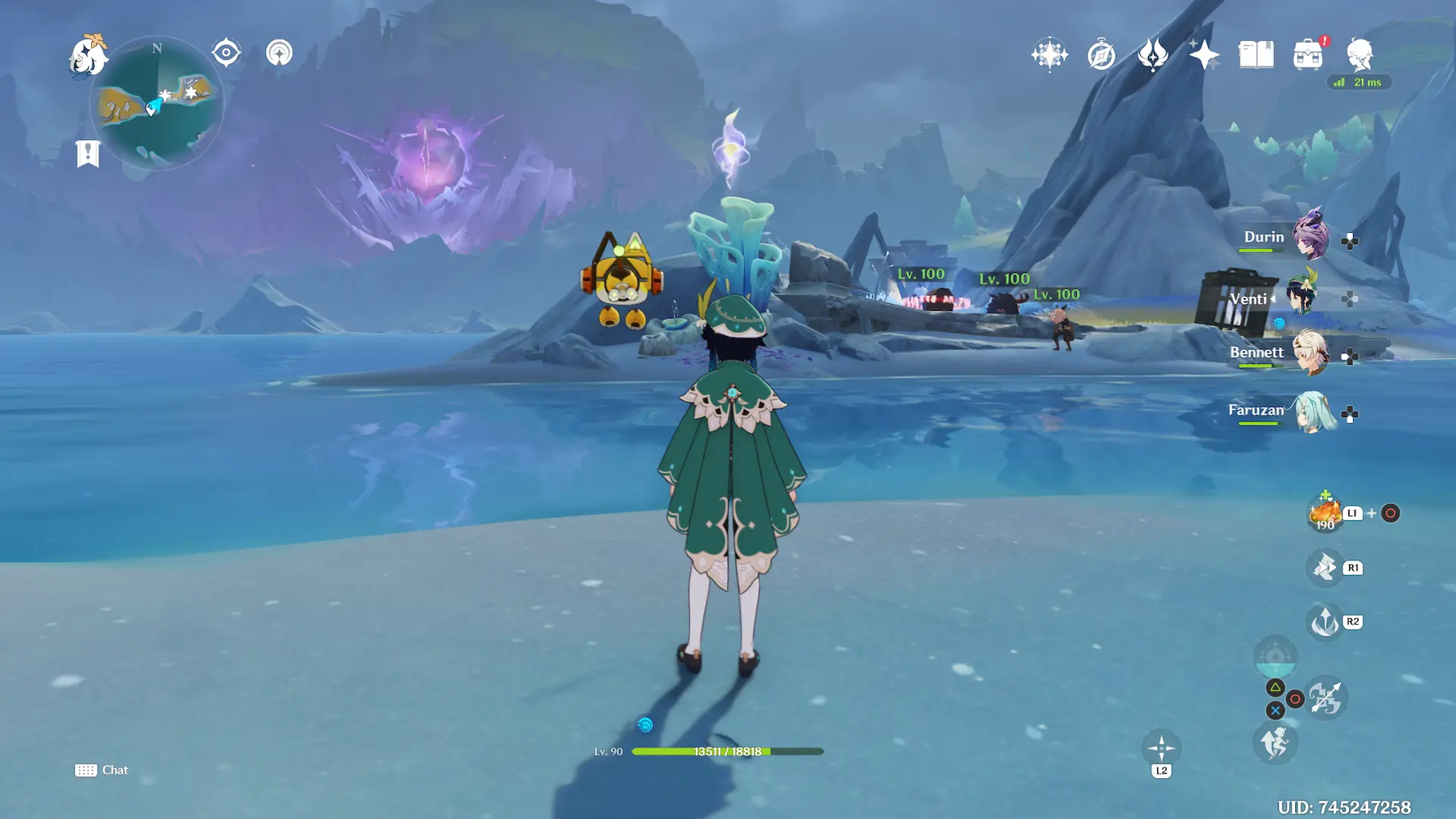Open the Character profile head icon
Image resolution: width=1456 pixels, height=819 pixels.
1359,55
